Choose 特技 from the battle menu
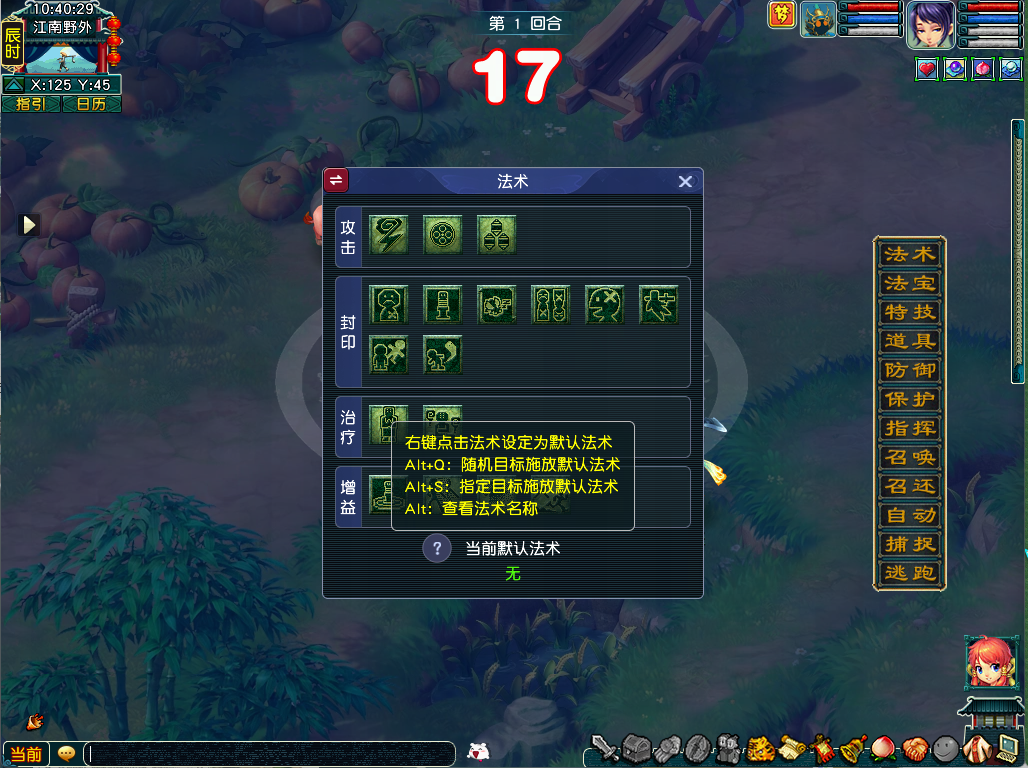Viewport: 1028px width, 768px height. [x=909, y=312]
